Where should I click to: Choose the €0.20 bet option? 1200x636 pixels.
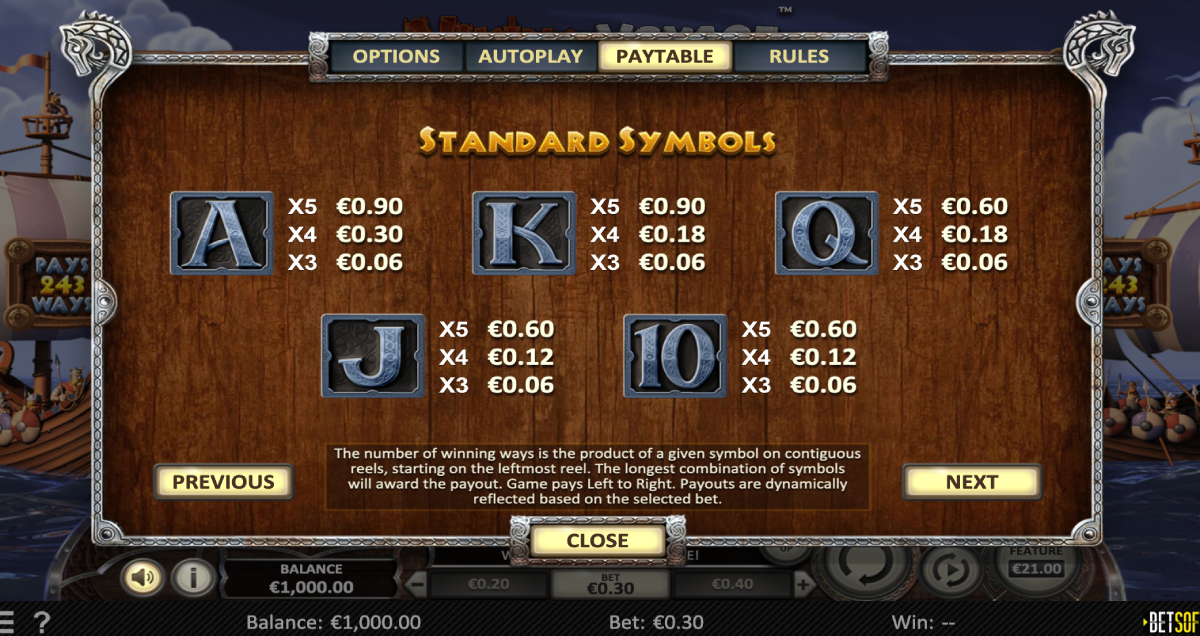click(x=488, y=585)
